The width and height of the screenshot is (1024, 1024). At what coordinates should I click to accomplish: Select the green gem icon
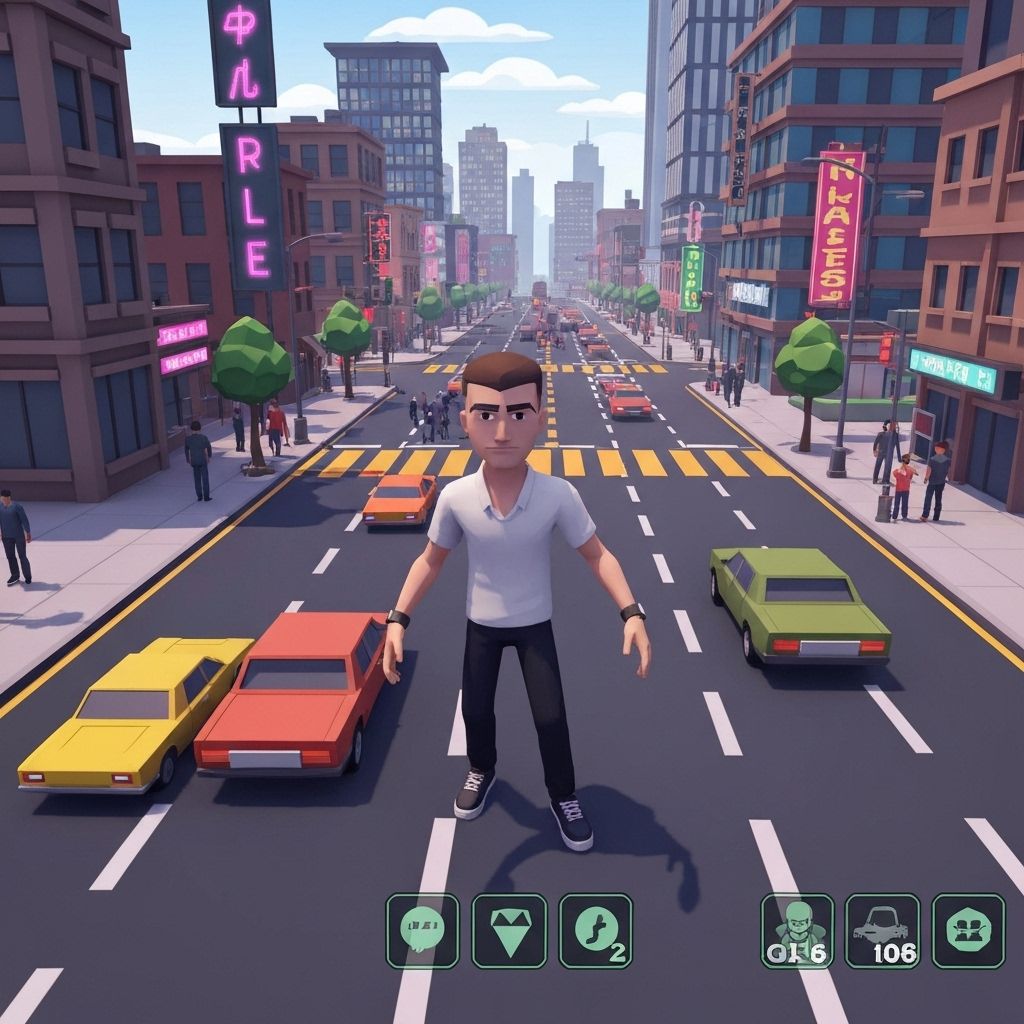pos(509,930)
